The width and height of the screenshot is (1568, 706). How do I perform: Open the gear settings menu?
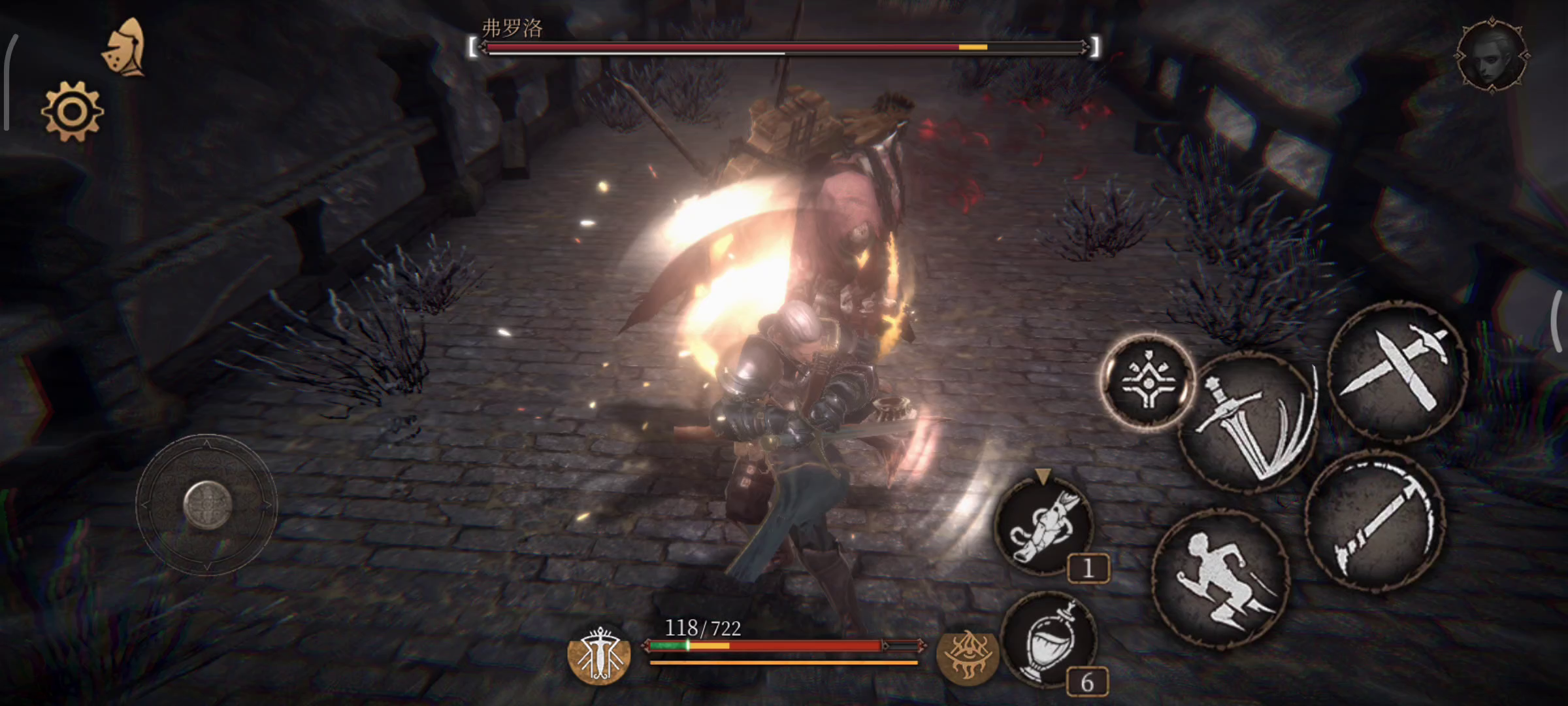[72, 111]
